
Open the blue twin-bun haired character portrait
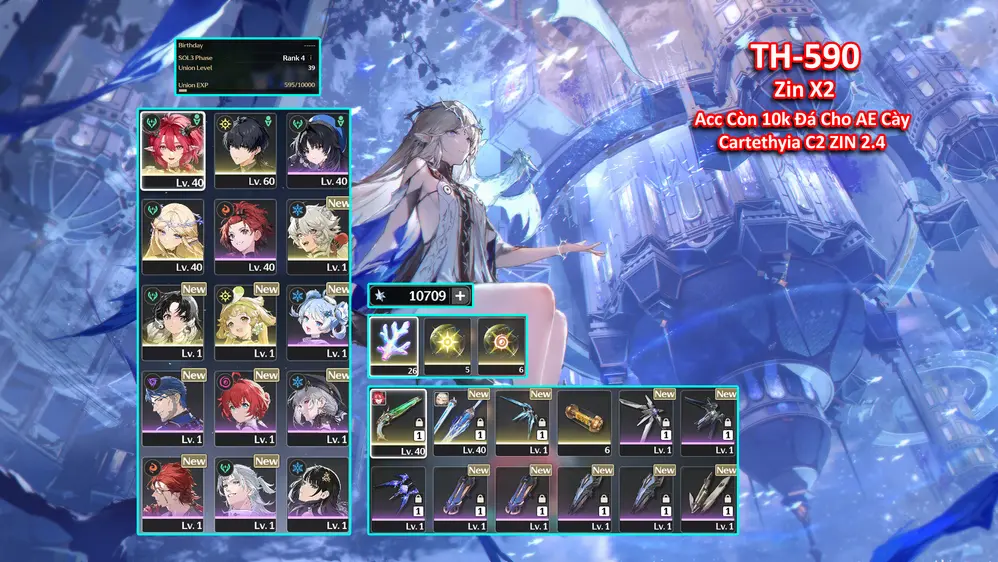(317, 322)
